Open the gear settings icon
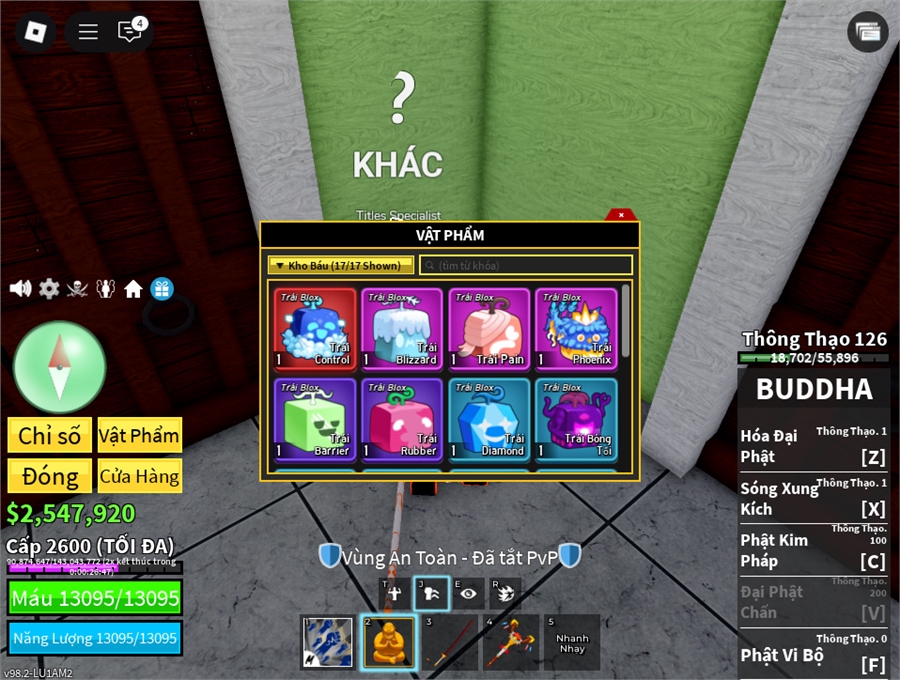Screen dimensions: 900x680 (x=49, y=289)
